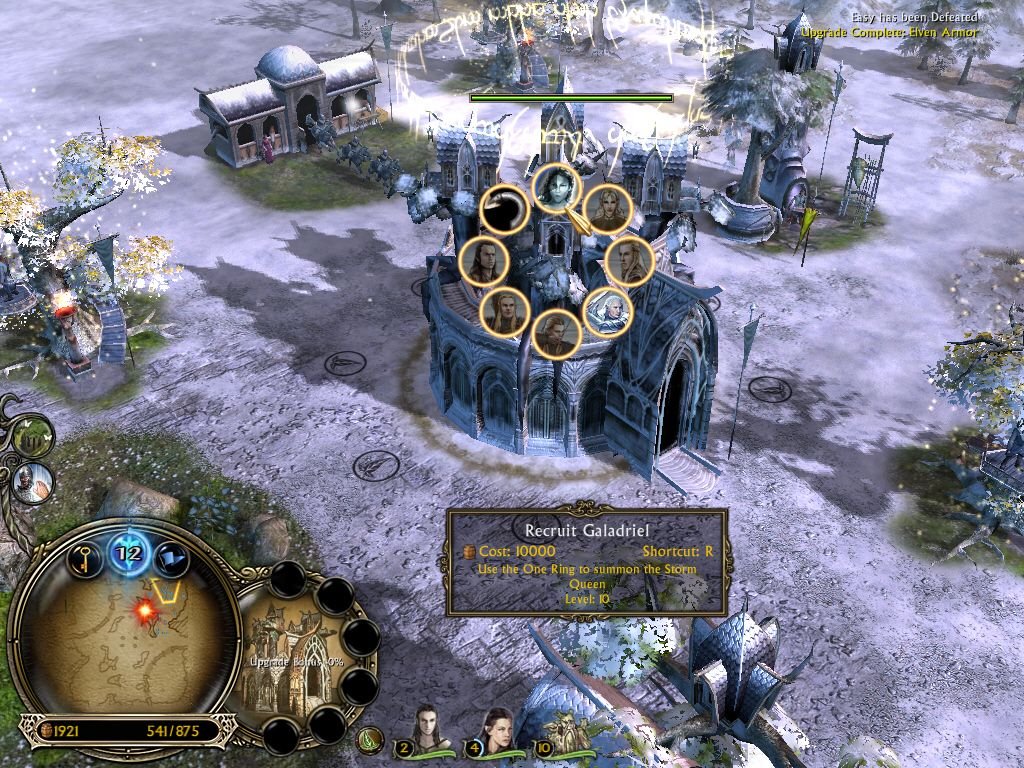
Task: Recruit the silver-haired hero wielding a sword
Action: pyautogui.click(x=607, y=312)
